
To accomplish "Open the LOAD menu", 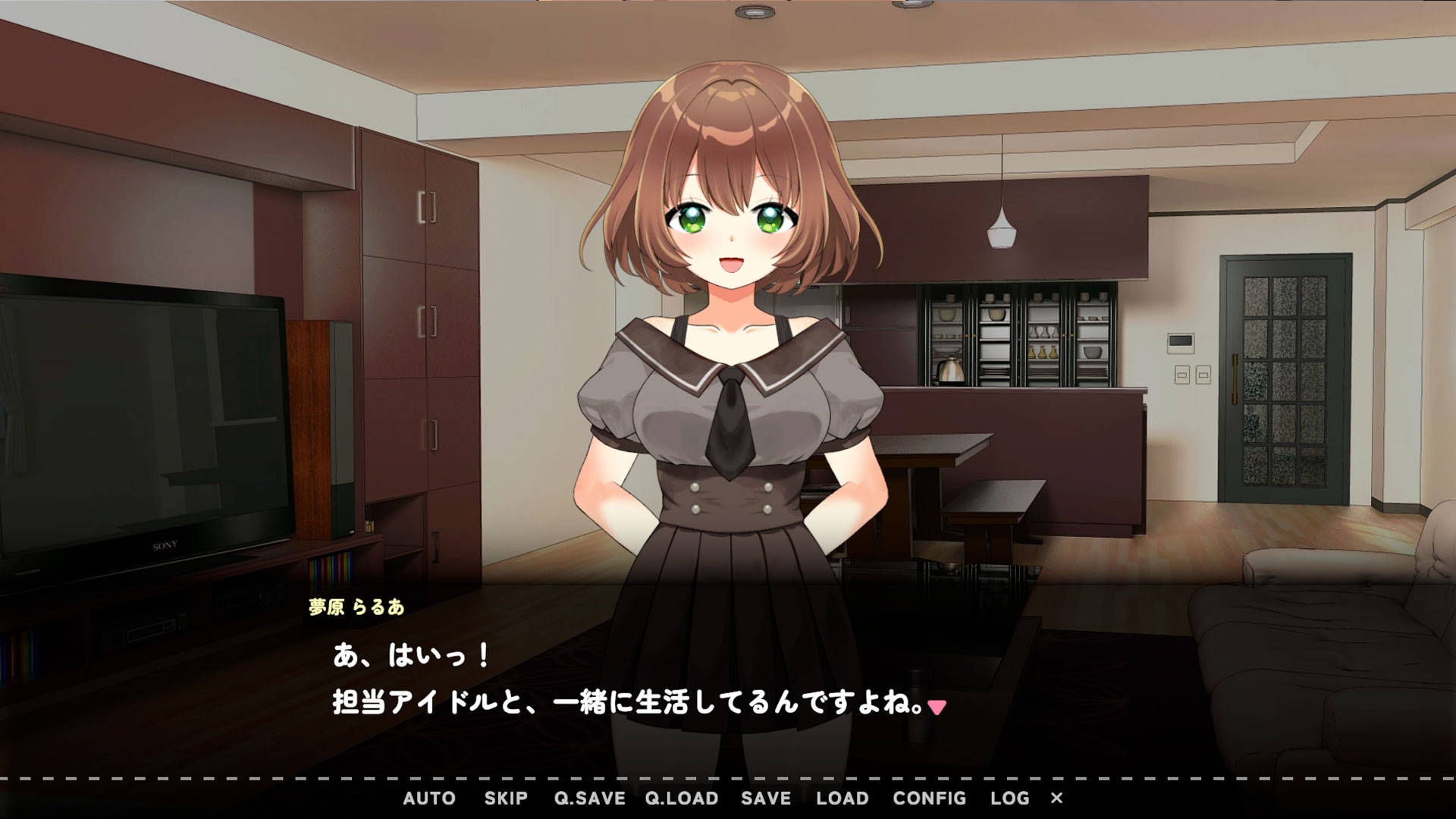I will coord(843,799).
